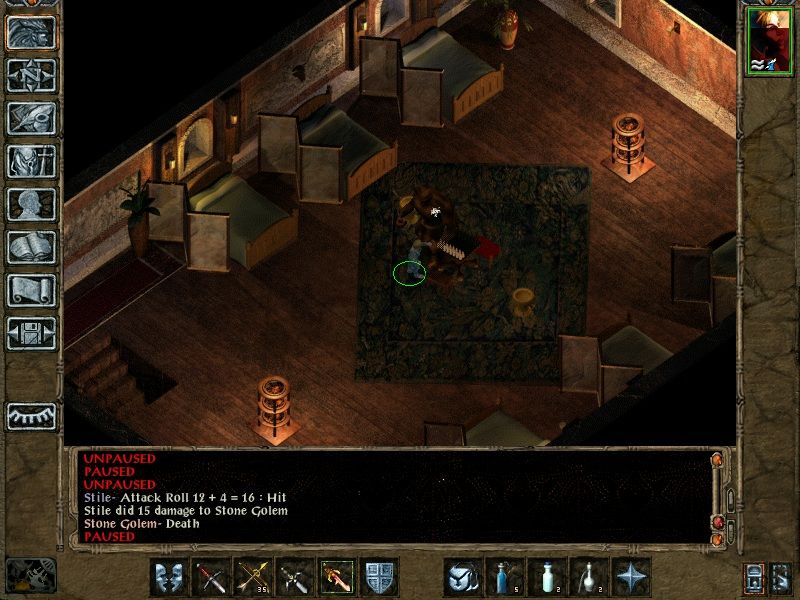
Task: Click the dialog log's top scroll gem
Action: click(x=717, y=461)
